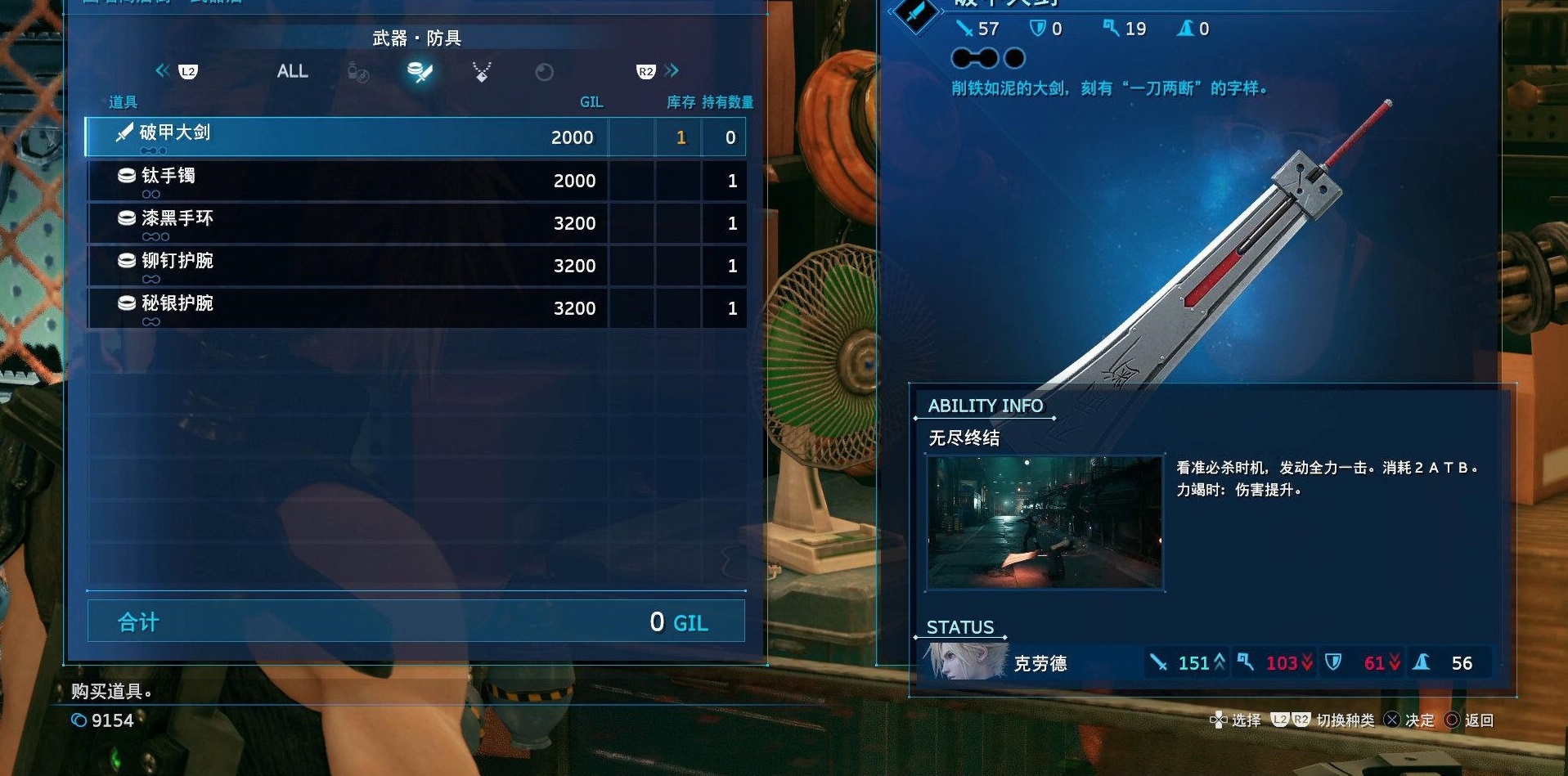Choose the 钛手镯 armor entry

tap(415, 180)
